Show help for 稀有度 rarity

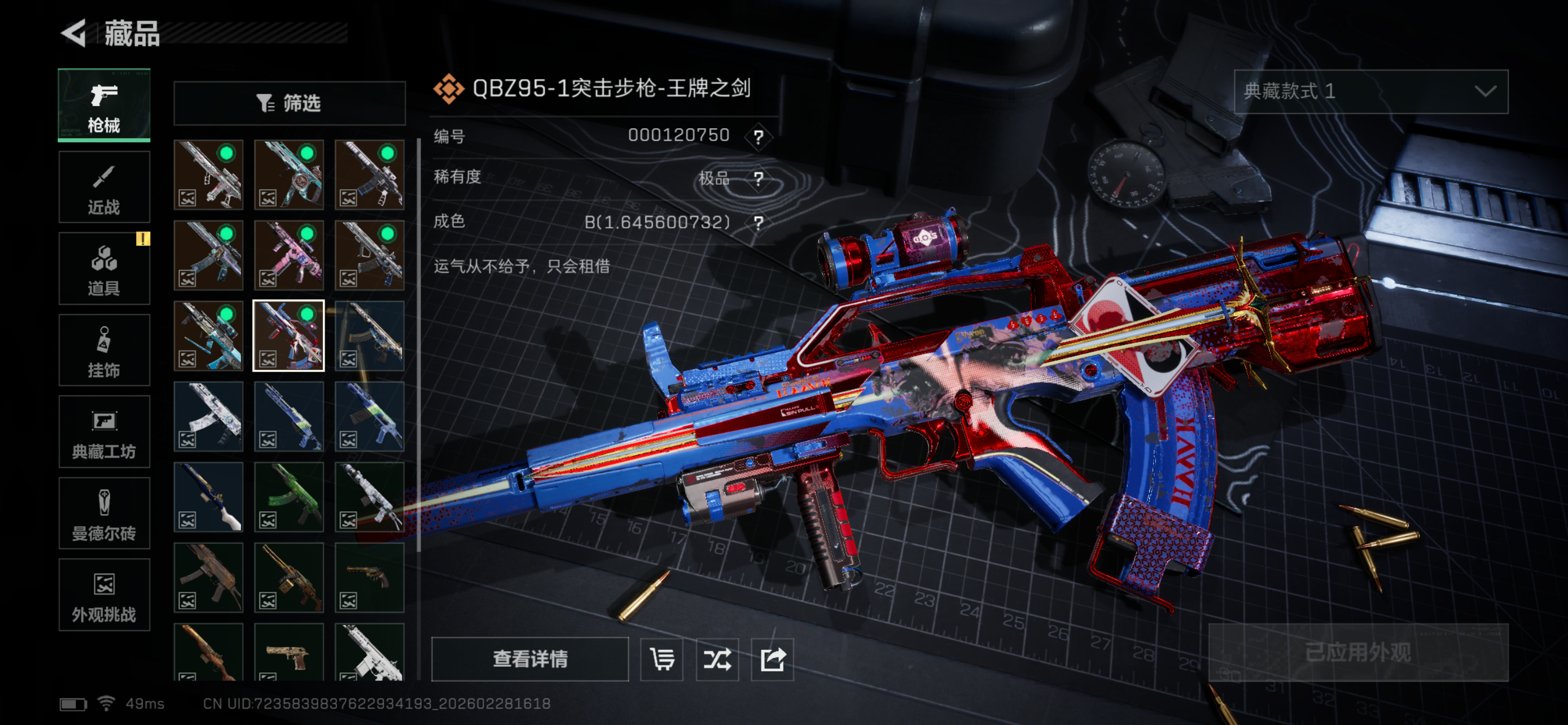[x=759, y=179]
